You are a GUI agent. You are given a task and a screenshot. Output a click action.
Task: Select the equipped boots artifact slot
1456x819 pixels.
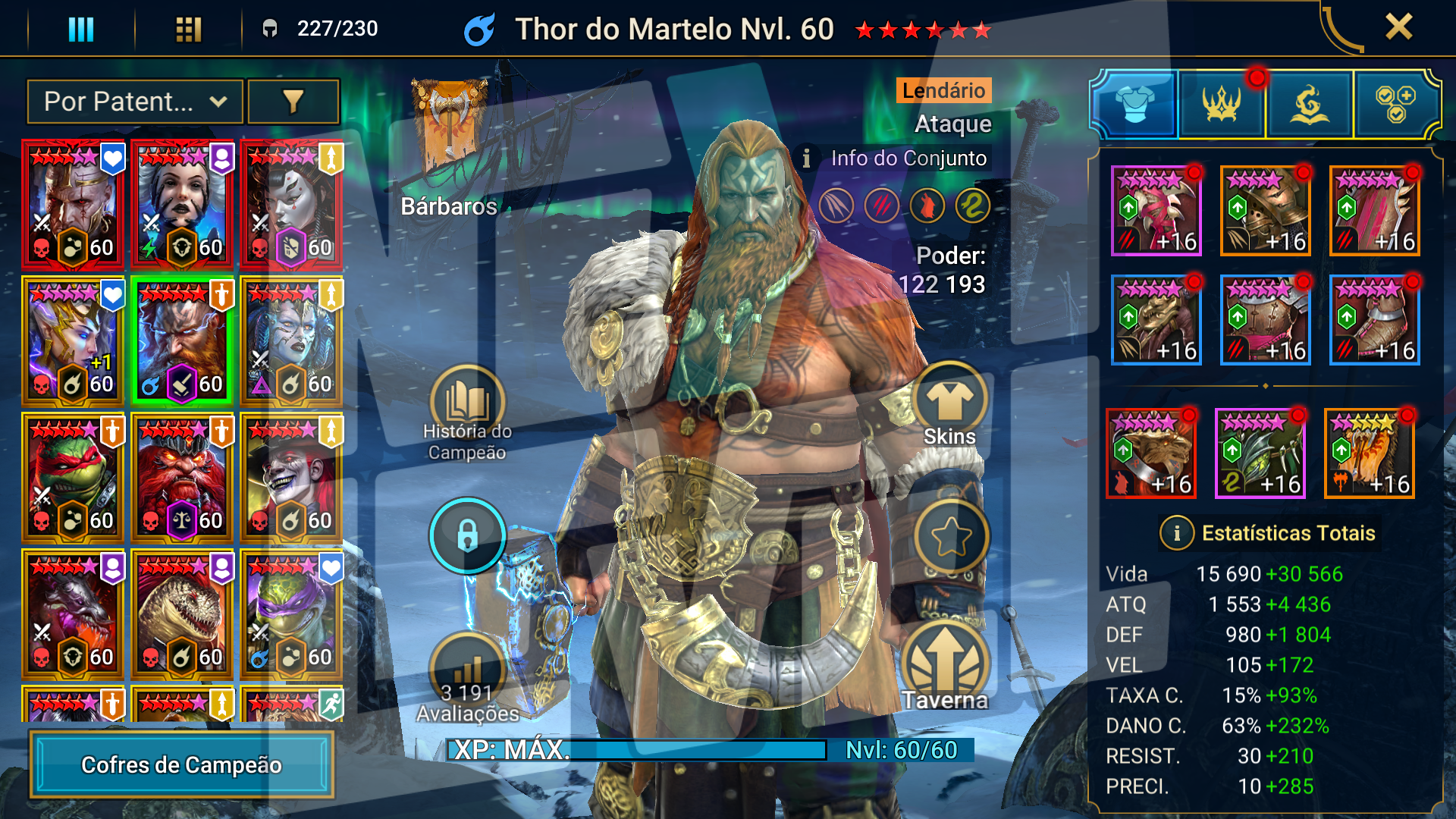pyautogui.click(x=1374, y=320)
